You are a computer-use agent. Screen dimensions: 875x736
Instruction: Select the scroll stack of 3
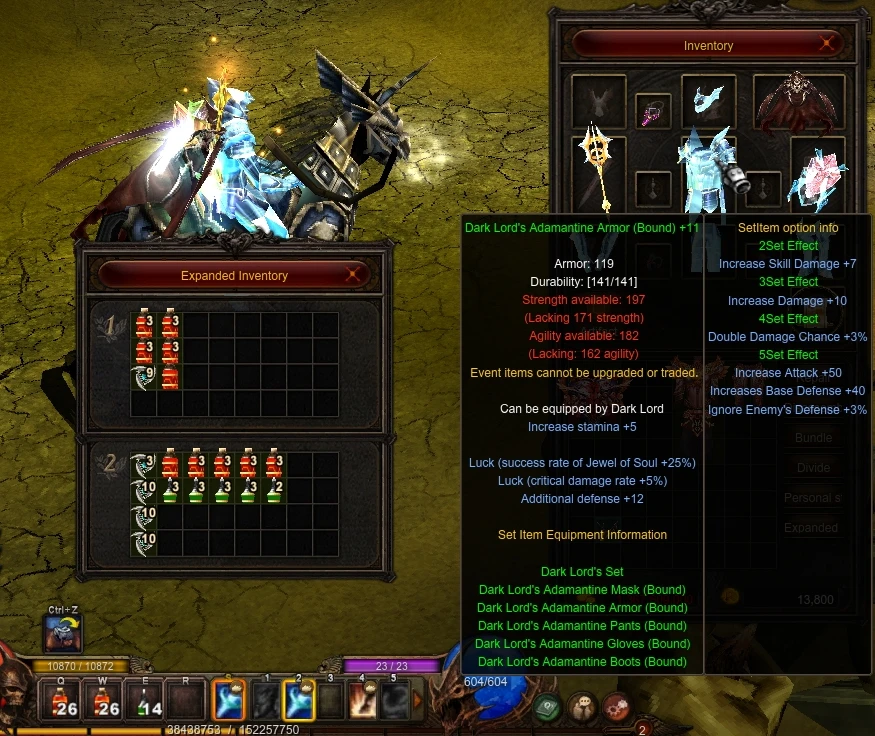tap(143, 465)
